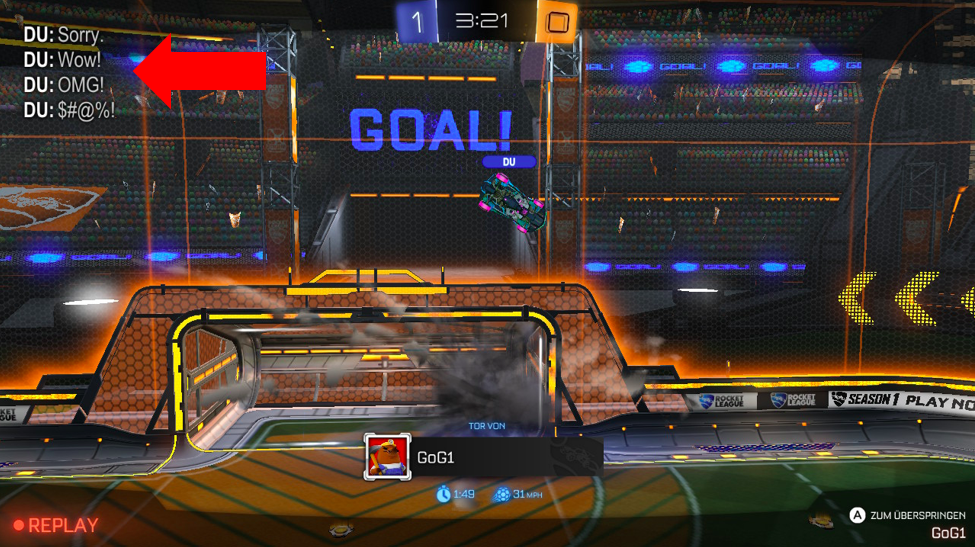Select the GoG1 name in the scorer banner
The height and width of the screenshot is (547, 975).
pos(436,458)
